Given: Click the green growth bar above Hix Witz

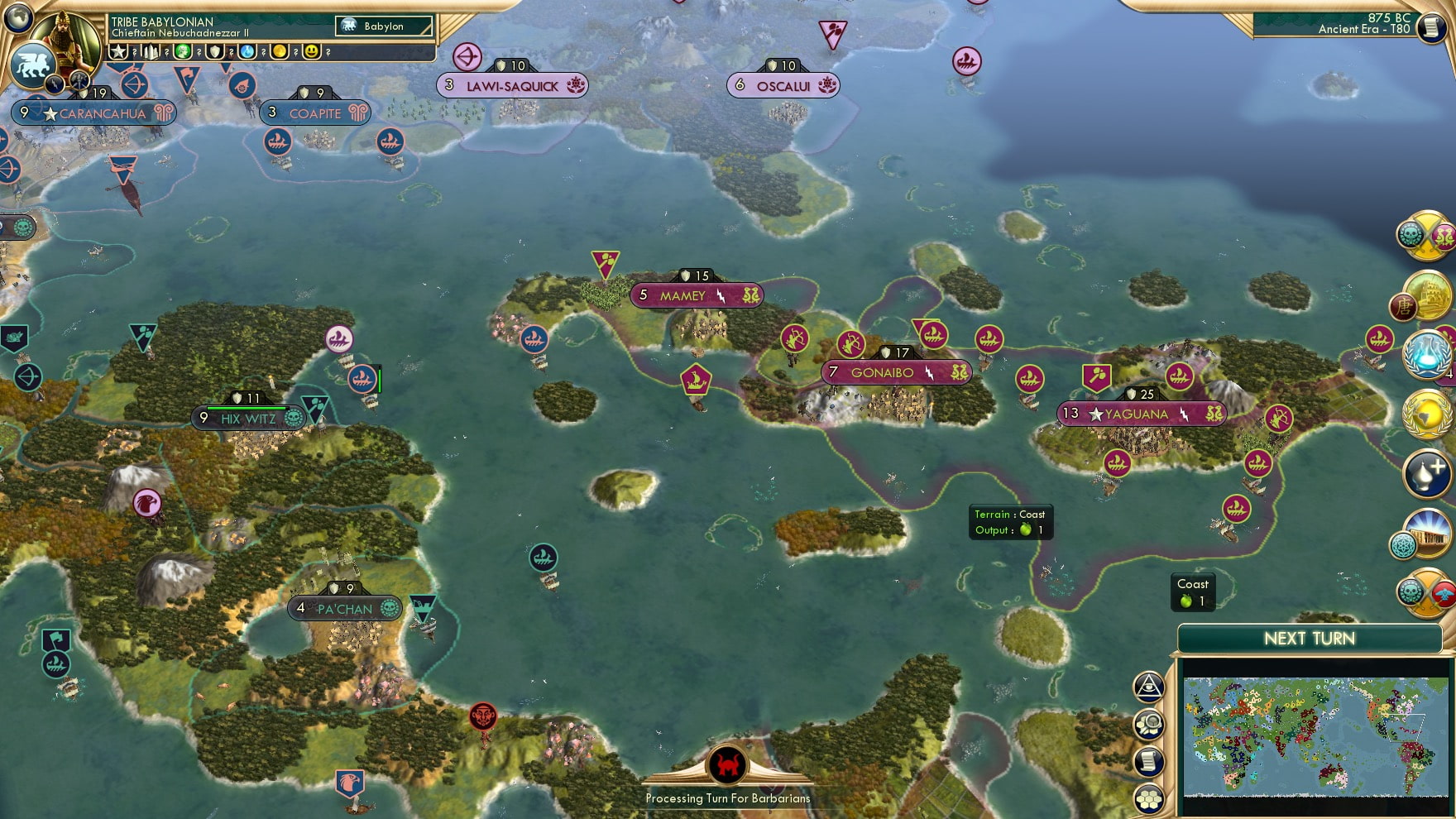Looking at the screenshot, I should point(246,406).
